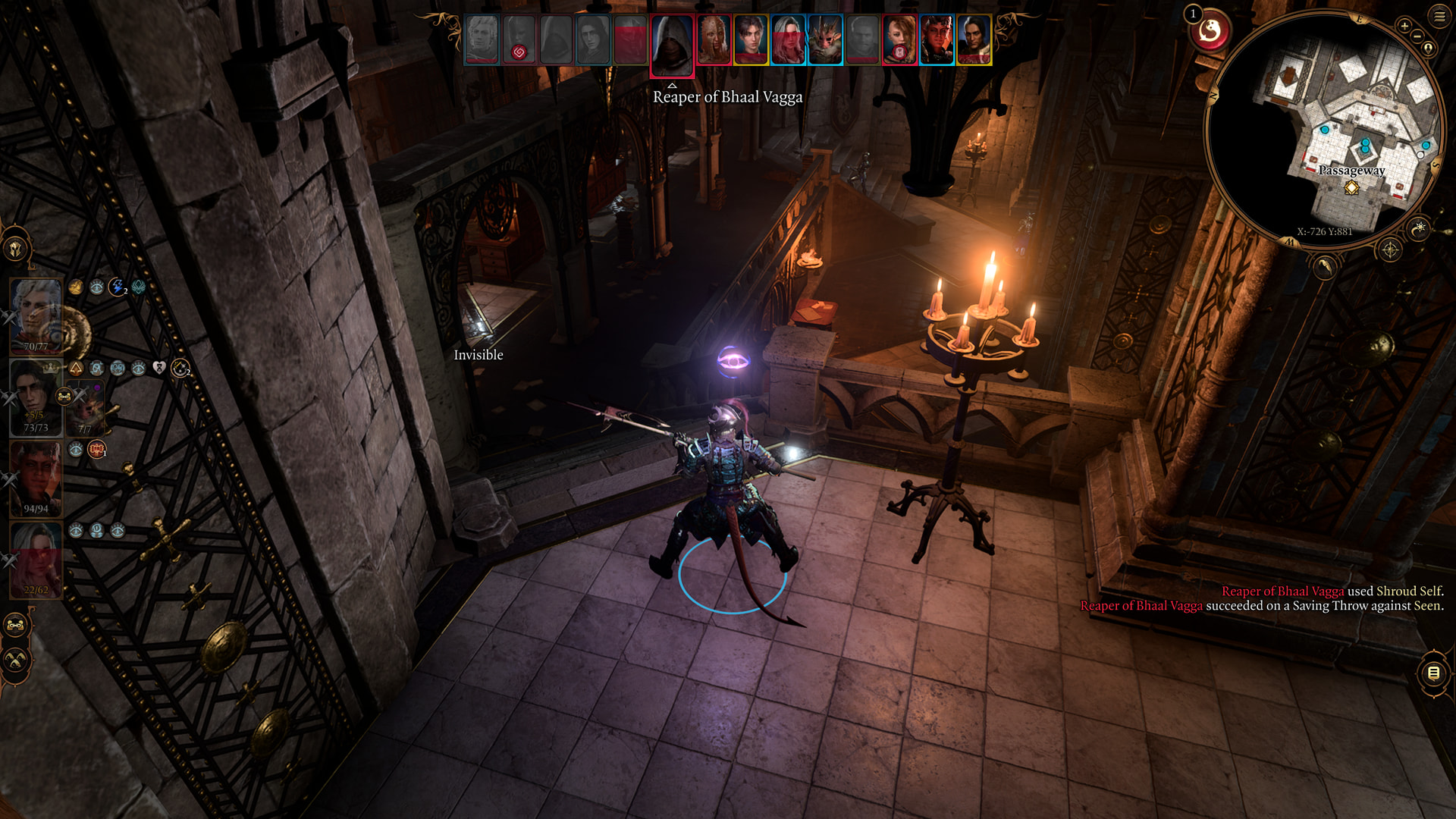Select the wounded party member at 22/62
Screen dimensions: 1456x819
[36, 560]
